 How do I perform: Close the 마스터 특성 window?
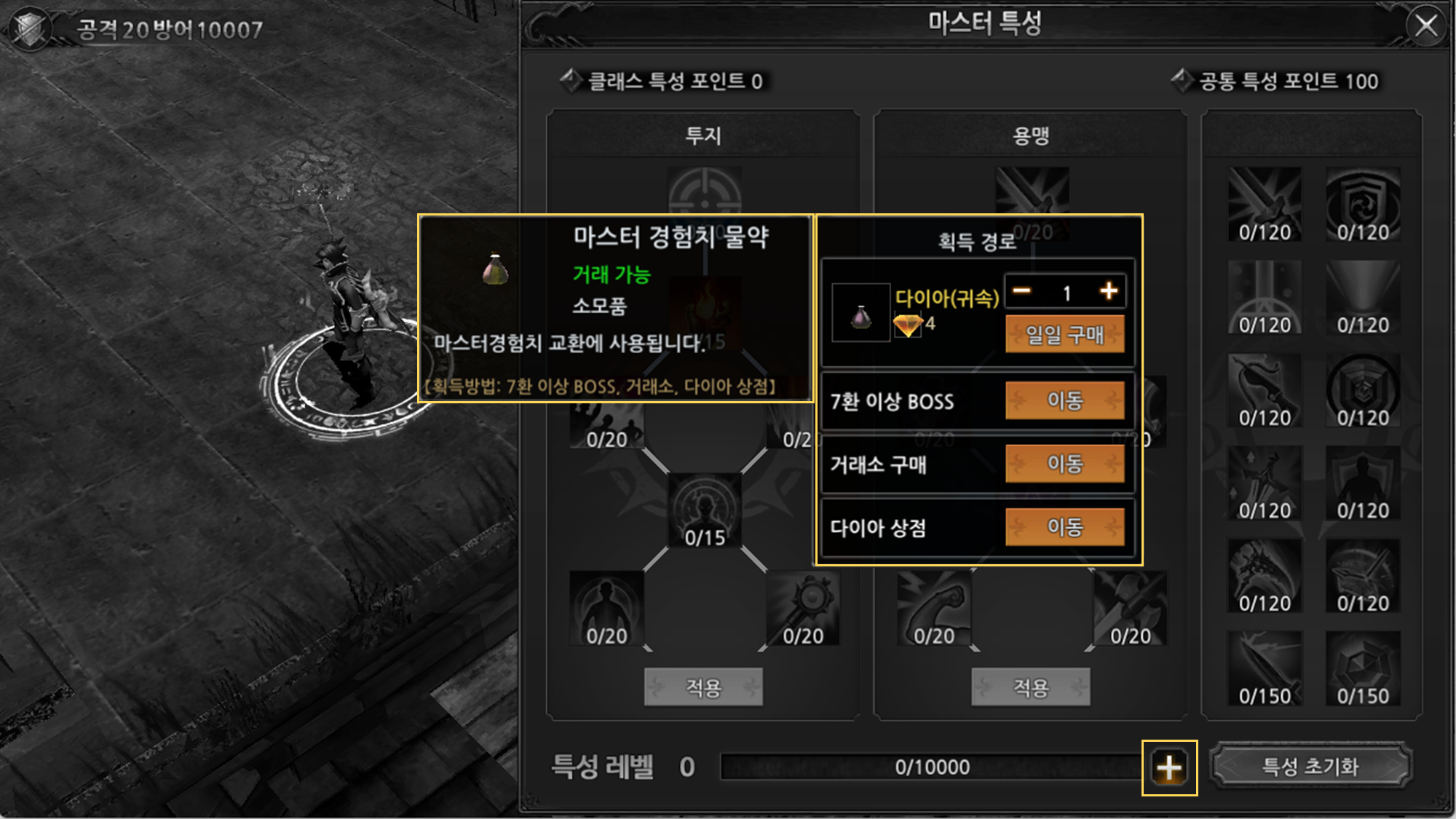pyautogui.click(x=1425, y=26)
